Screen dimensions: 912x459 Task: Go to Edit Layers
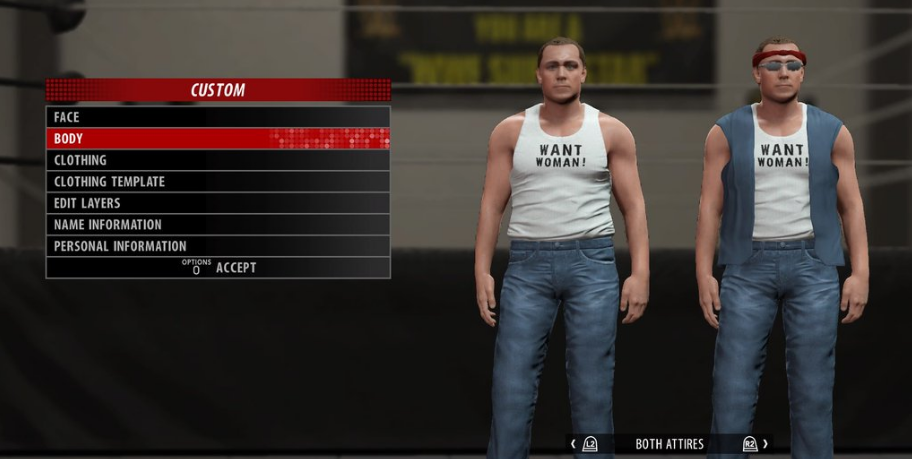pos(217,203)
